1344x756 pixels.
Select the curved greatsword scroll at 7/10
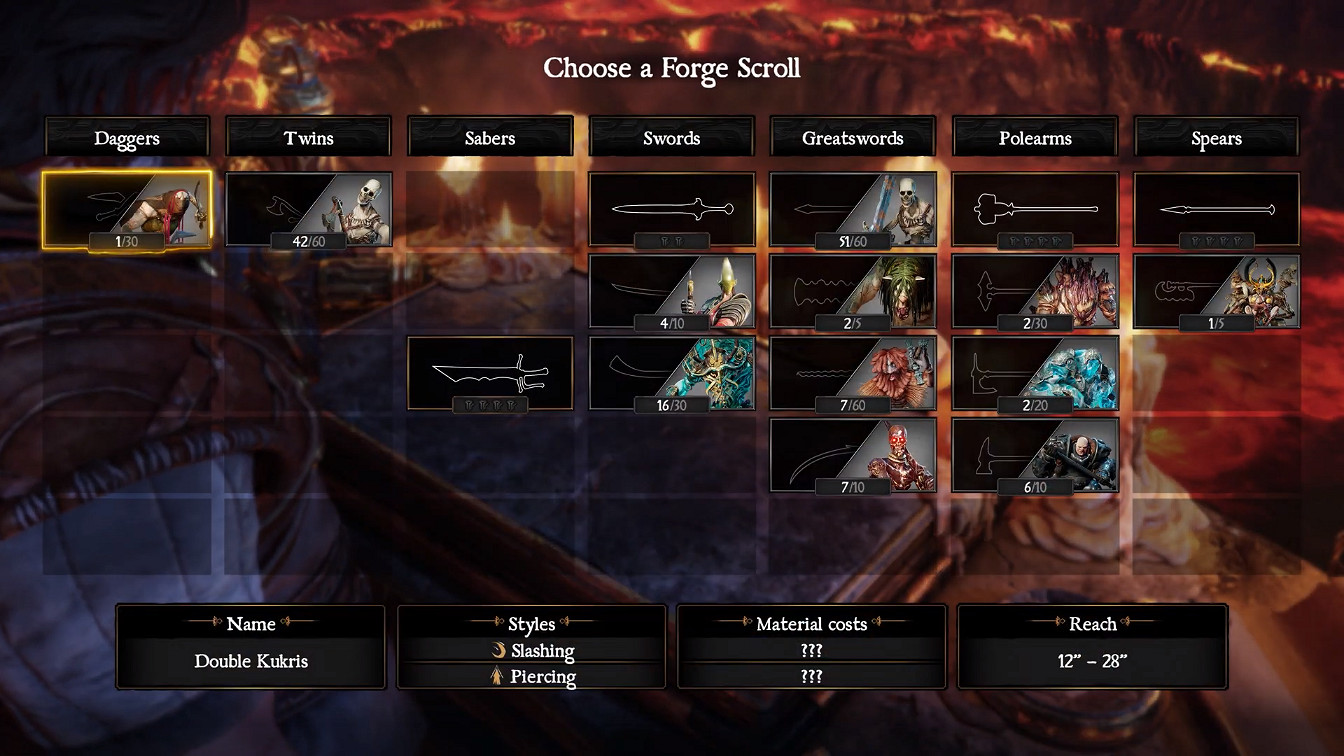click(x=852, y=455)
